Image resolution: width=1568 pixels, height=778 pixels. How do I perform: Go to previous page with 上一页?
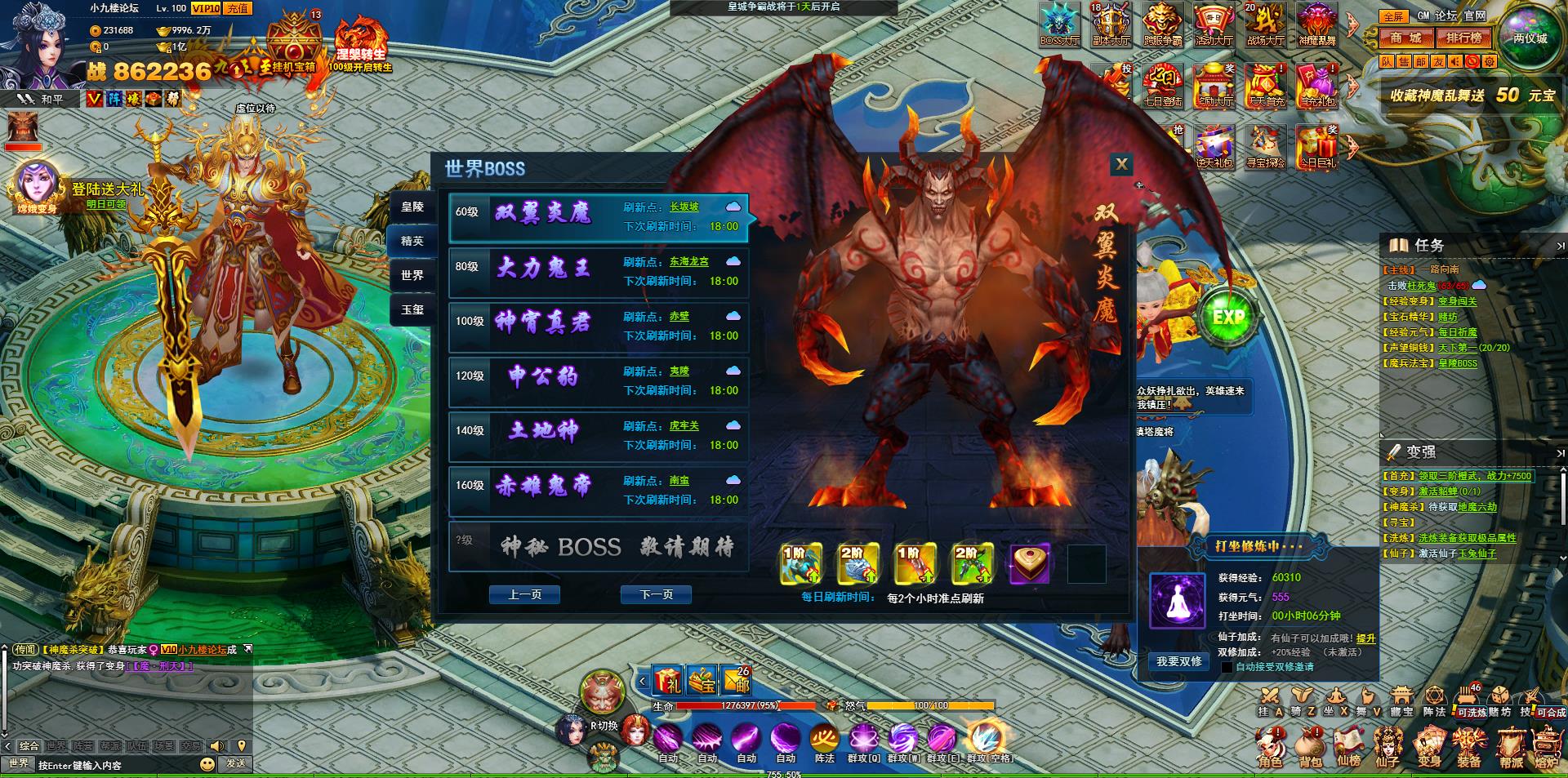pos(524,594)
